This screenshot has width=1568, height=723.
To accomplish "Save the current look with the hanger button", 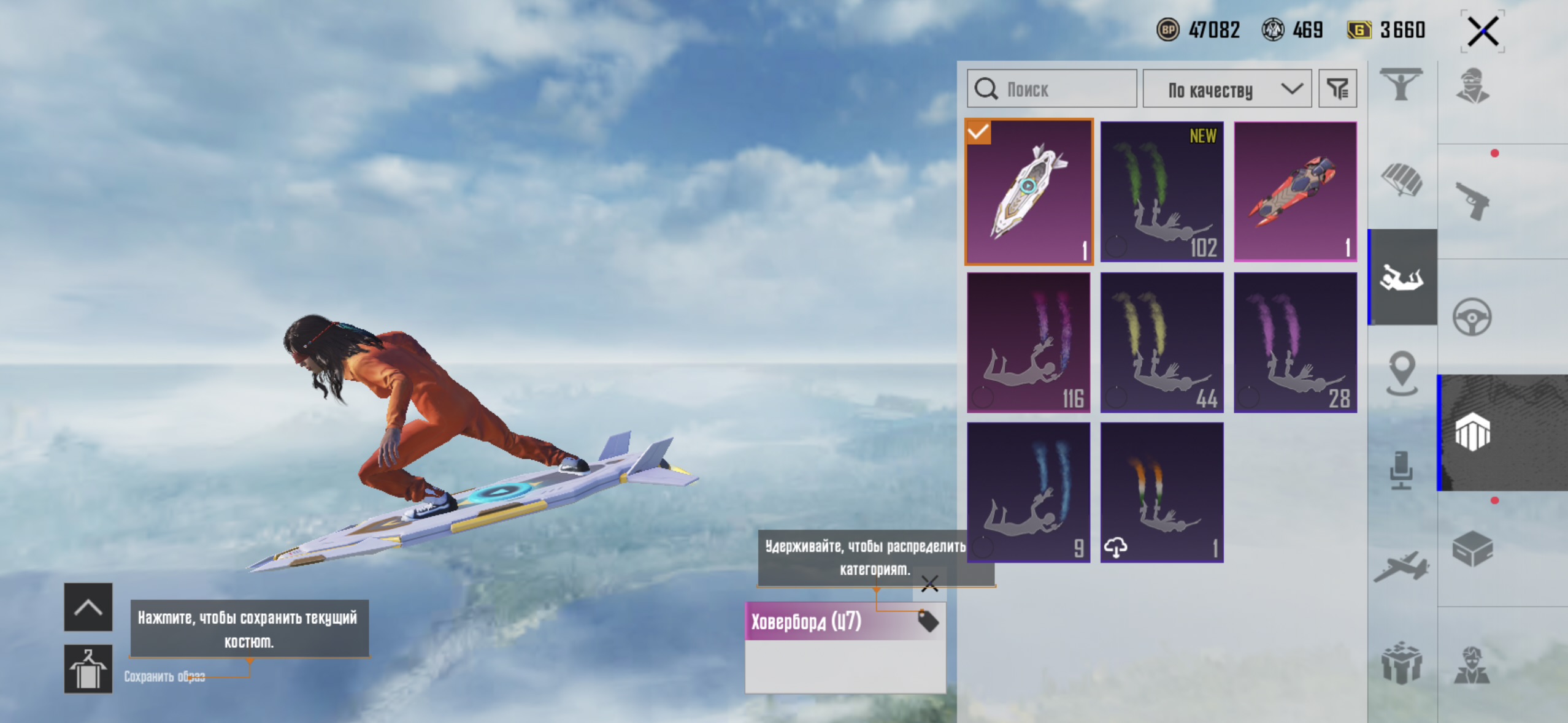I will 88,669.
